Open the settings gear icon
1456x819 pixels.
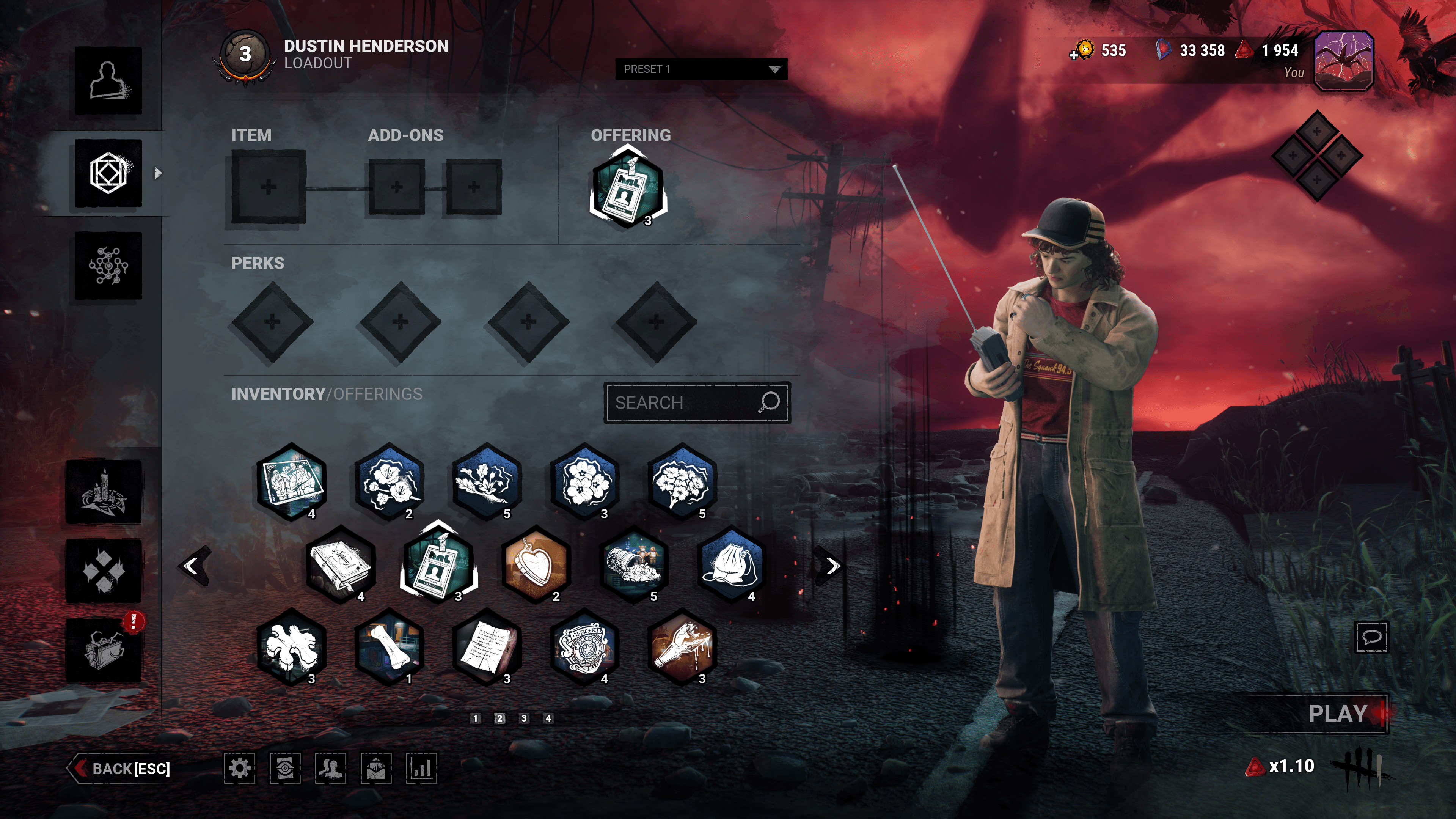pos(240,768)
